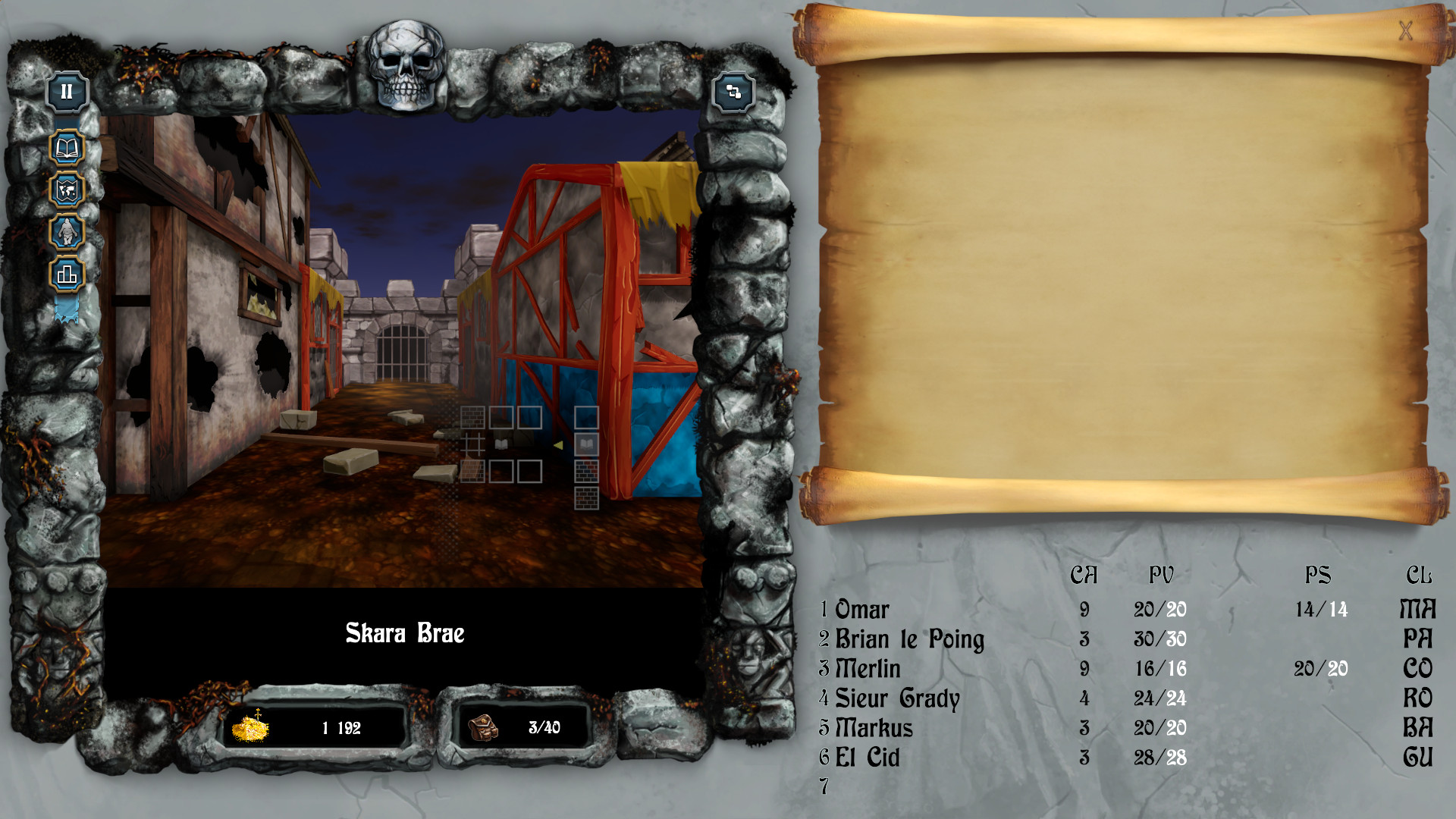Image resolution: width=1456 pixels, height=819 pixels.
Task: Select party member Omar
Action: 862,610
